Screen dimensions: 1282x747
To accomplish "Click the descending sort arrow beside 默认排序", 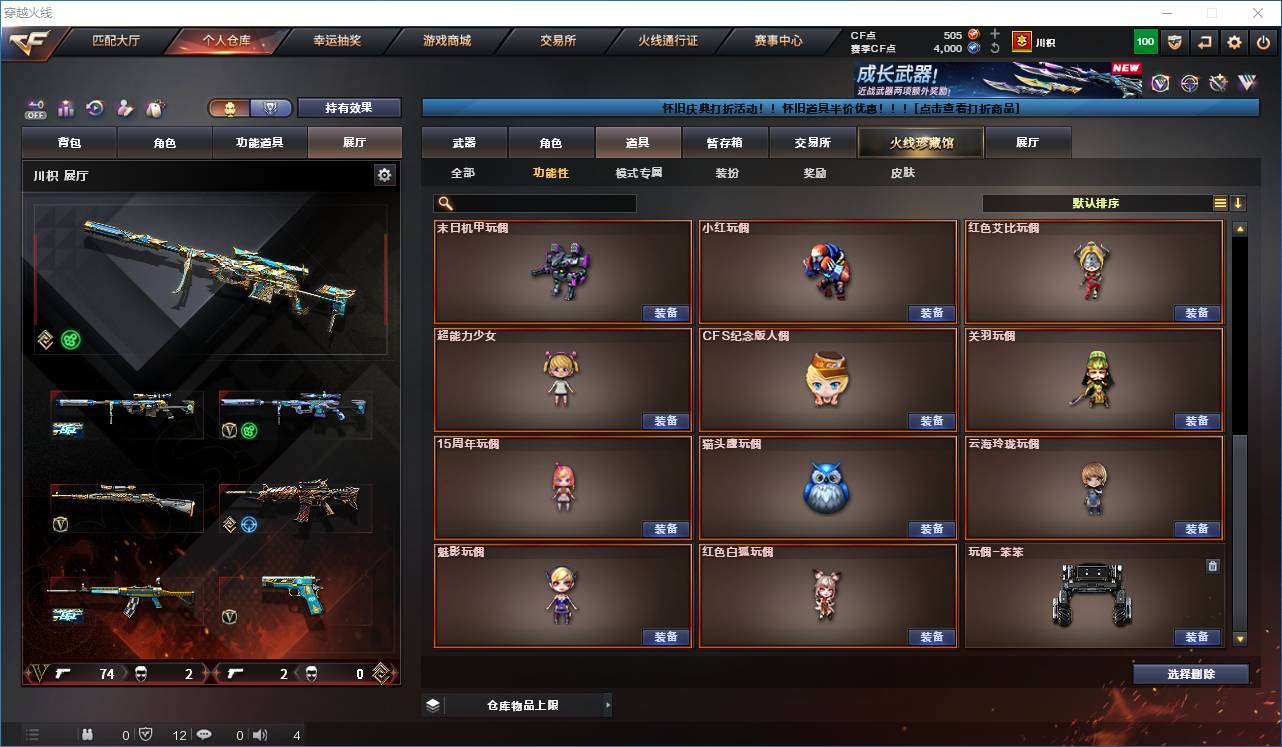I will click(x=1240, y=203).
